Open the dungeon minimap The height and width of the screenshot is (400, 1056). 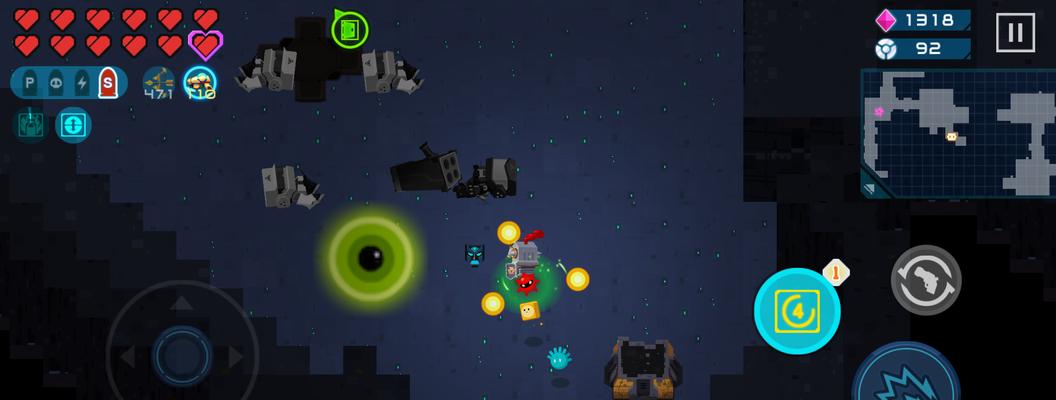957,132
